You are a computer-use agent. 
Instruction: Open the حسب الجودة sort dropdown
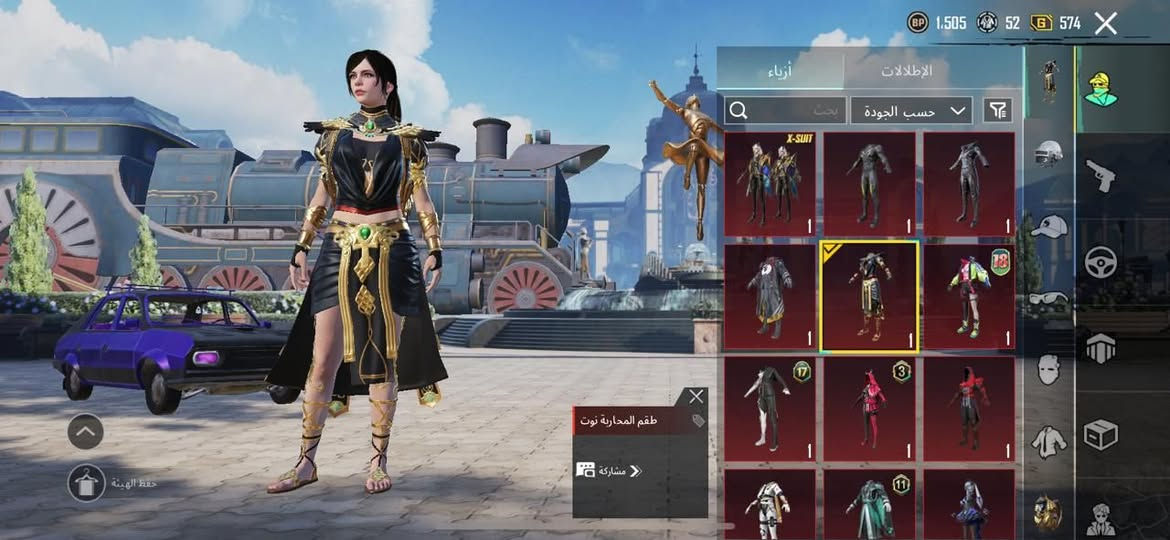911,110
